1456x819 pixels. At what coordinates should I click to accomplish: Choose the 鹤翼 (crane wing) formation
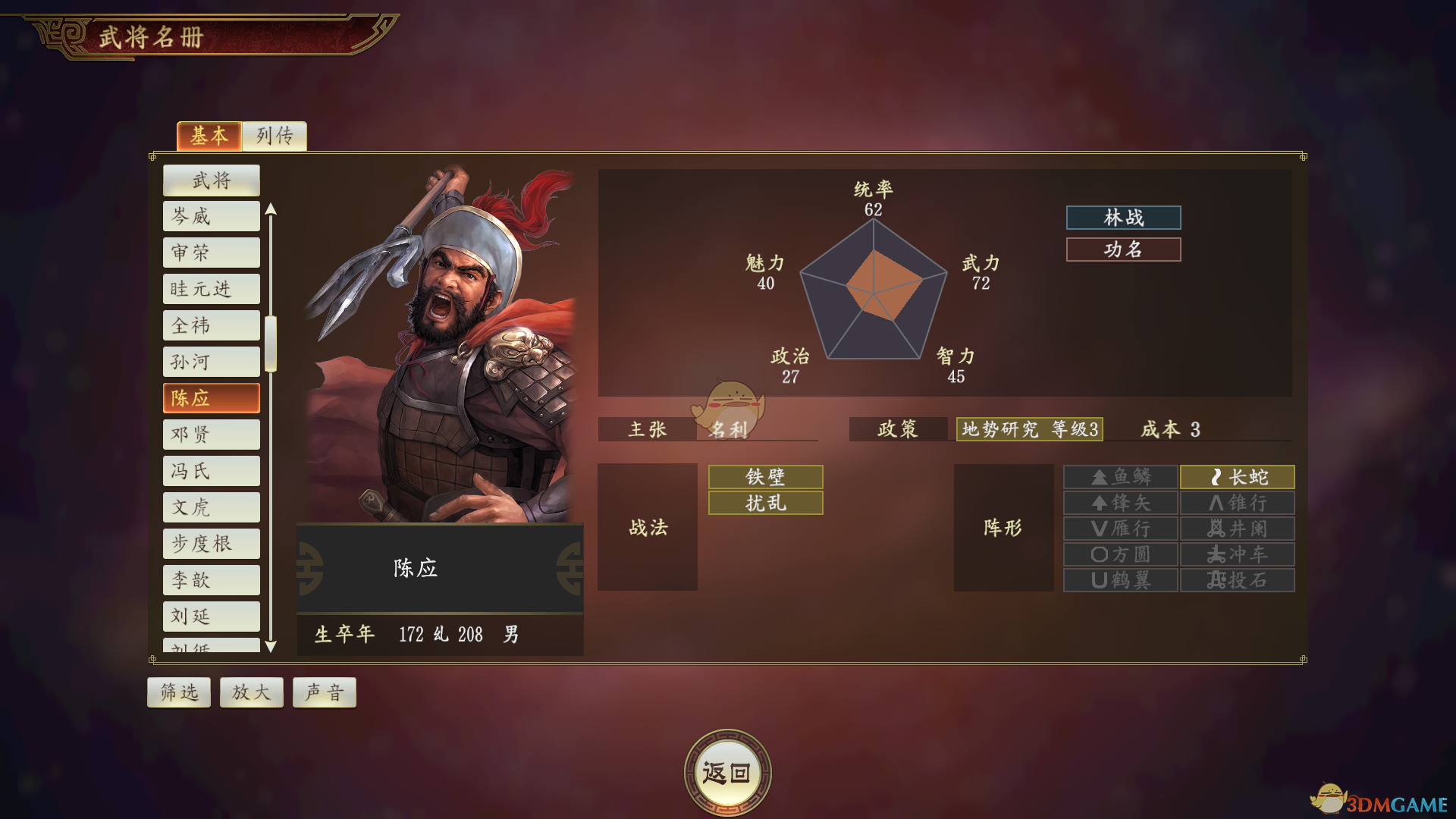click(x=1120, y=579)
